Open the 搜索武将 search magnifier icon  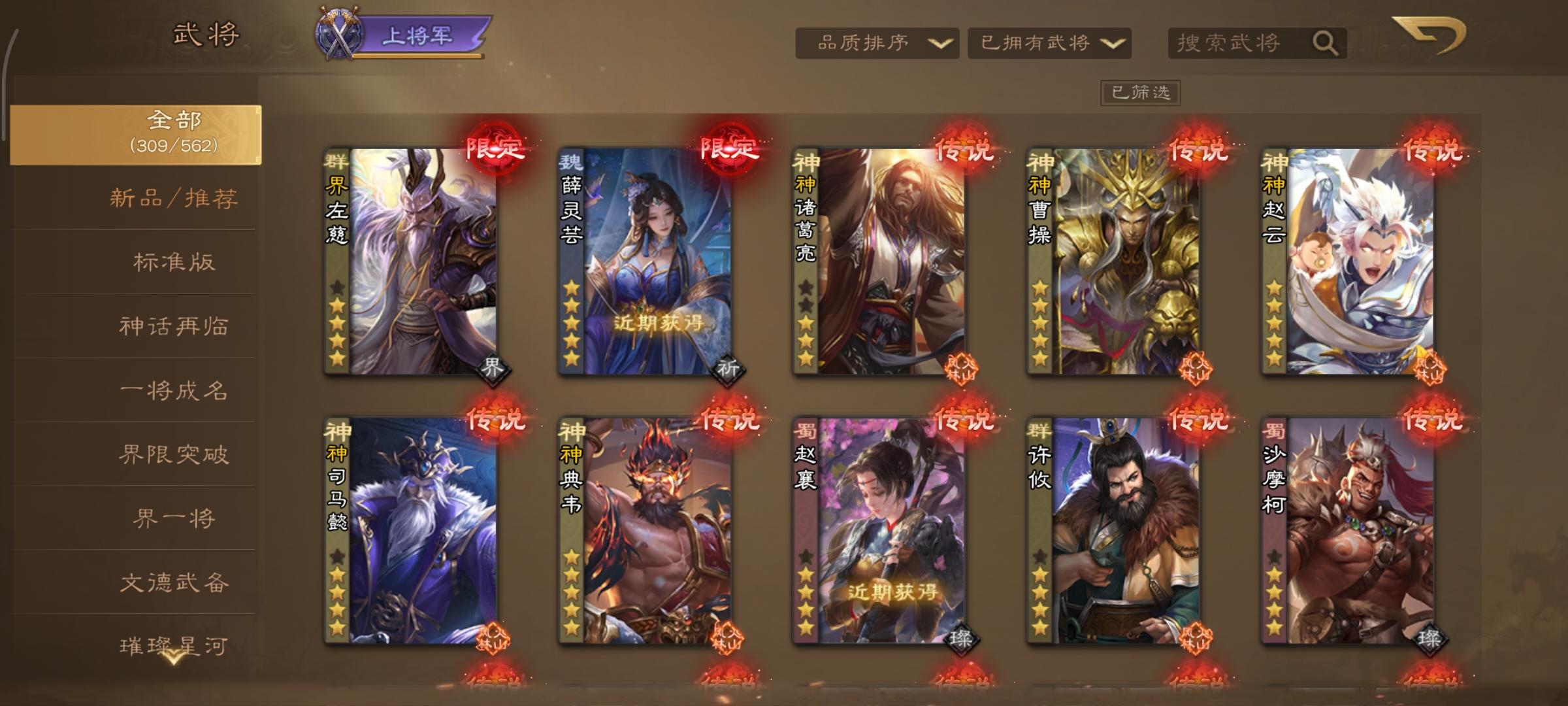pos(1328,42)
